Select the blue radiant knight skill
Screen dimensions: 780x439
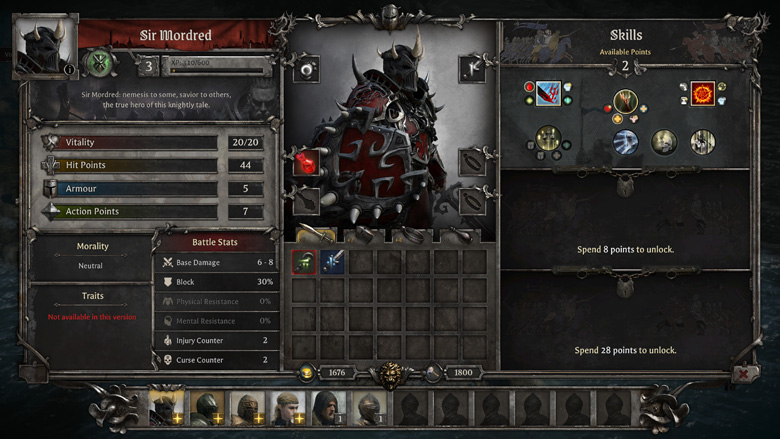coord(626,142)
